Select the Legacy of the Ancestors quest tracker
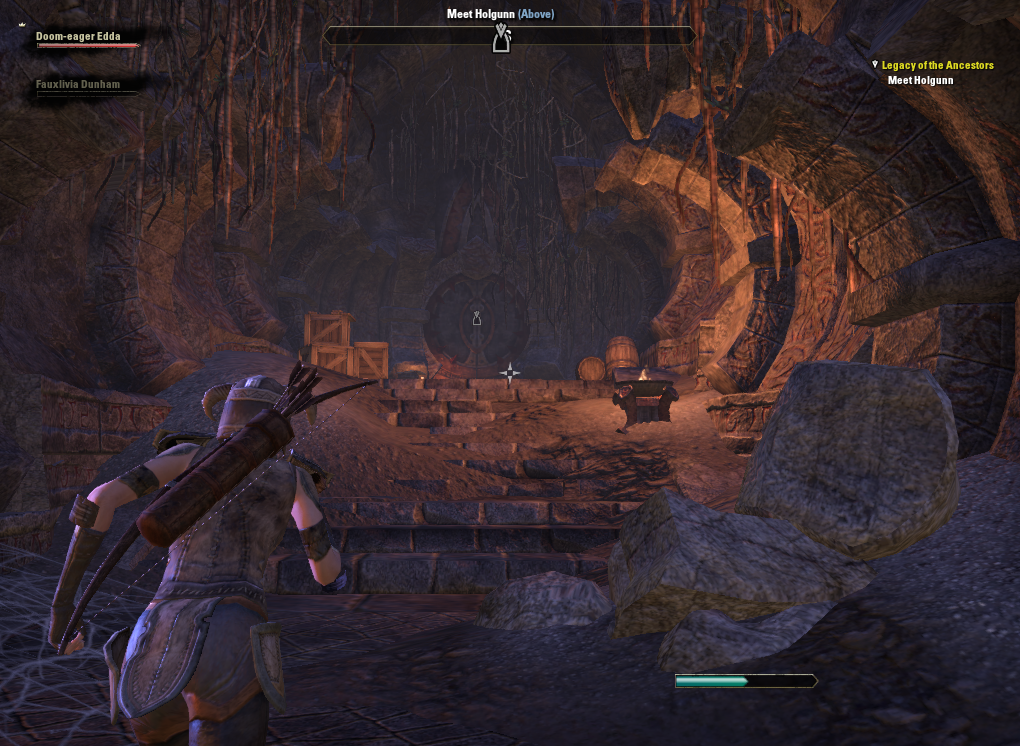Viewport: 1020px width, 746px height. [937, 65]
